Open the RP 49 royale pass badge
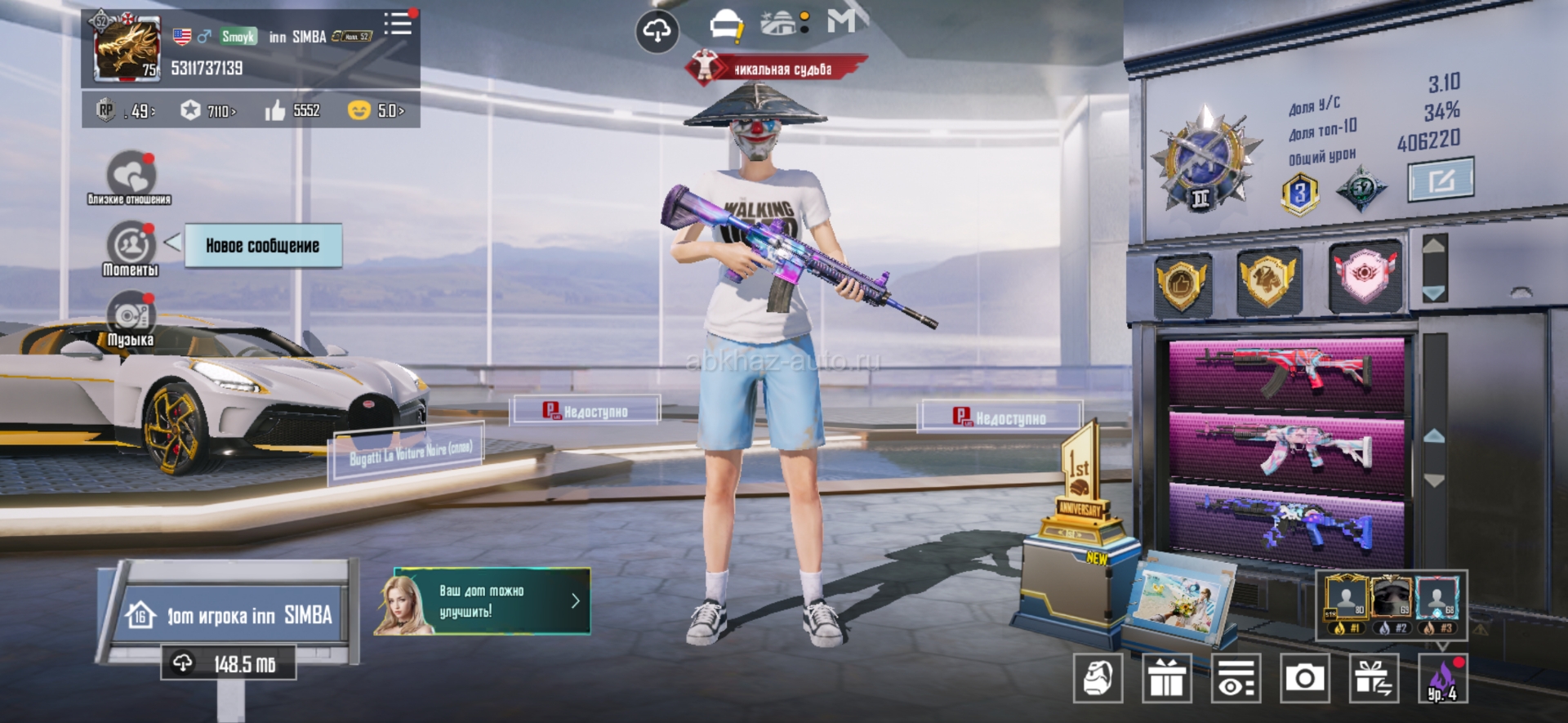Viewport: 1568px width, 723px height. coord(125,110)
